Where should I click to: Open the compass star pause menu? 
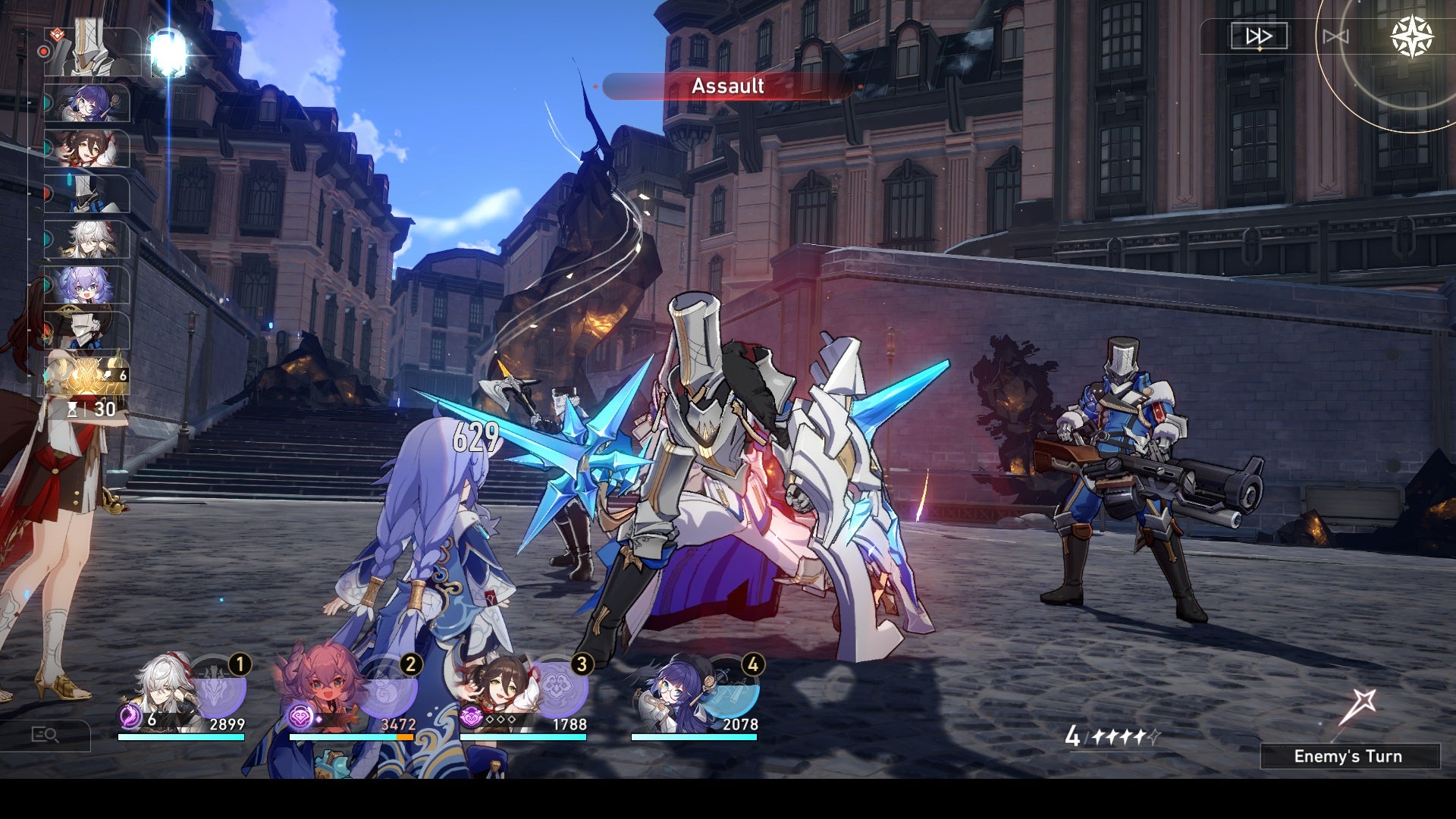pyautogui.click(x=1412, y=36)
